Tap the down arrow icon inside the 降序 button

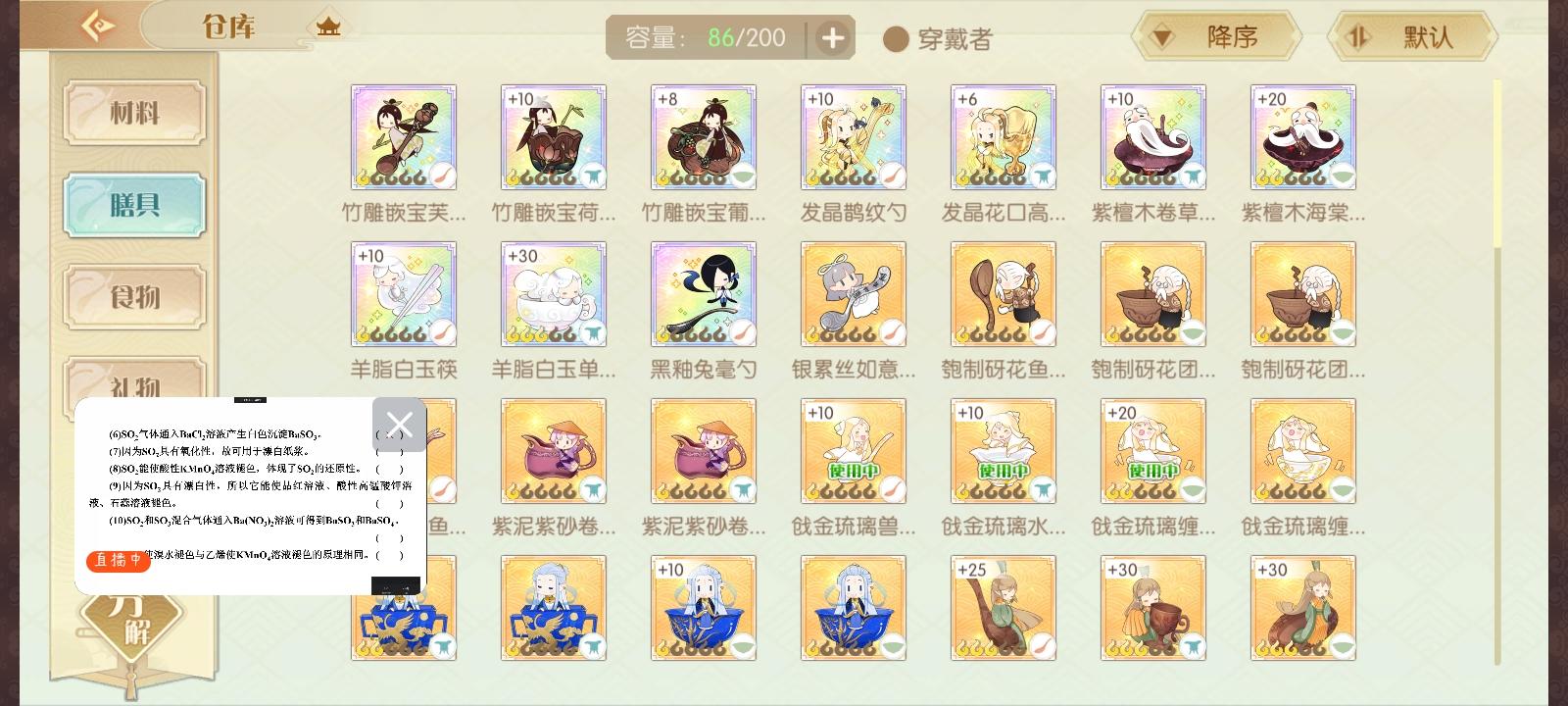tap(1161, 35)
